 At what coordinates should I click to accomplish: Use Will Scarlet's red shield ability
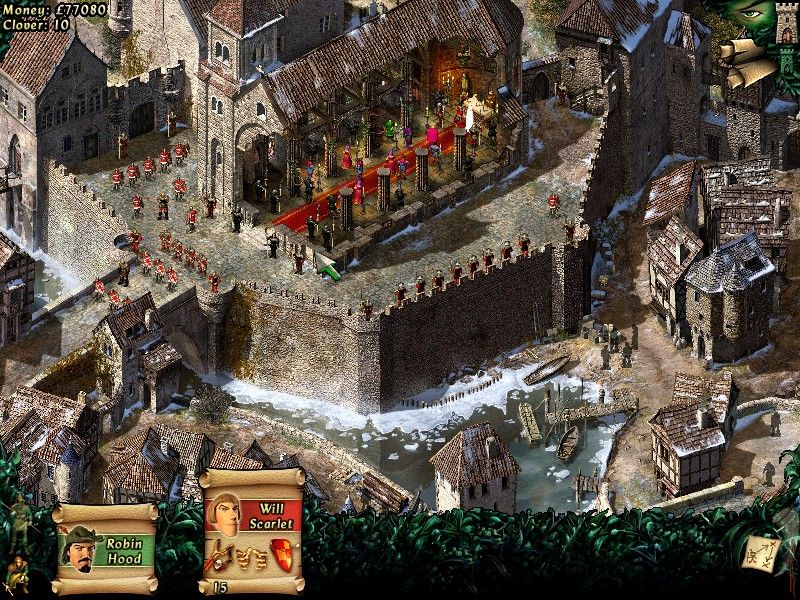283,553
